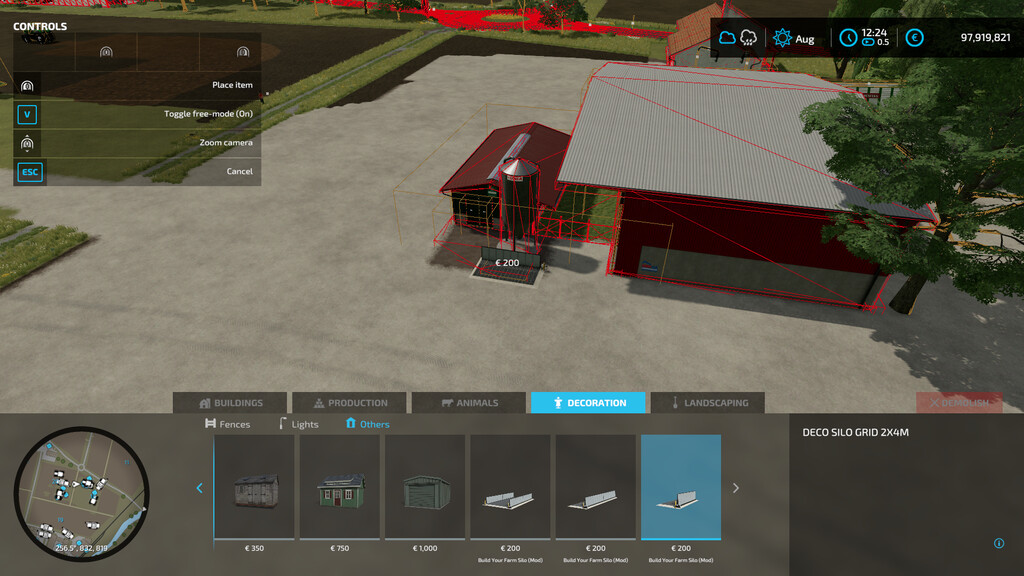This screenshot has height=576, width=1024.
Task: Click the active Decoration tab
Action: point(588,403)
